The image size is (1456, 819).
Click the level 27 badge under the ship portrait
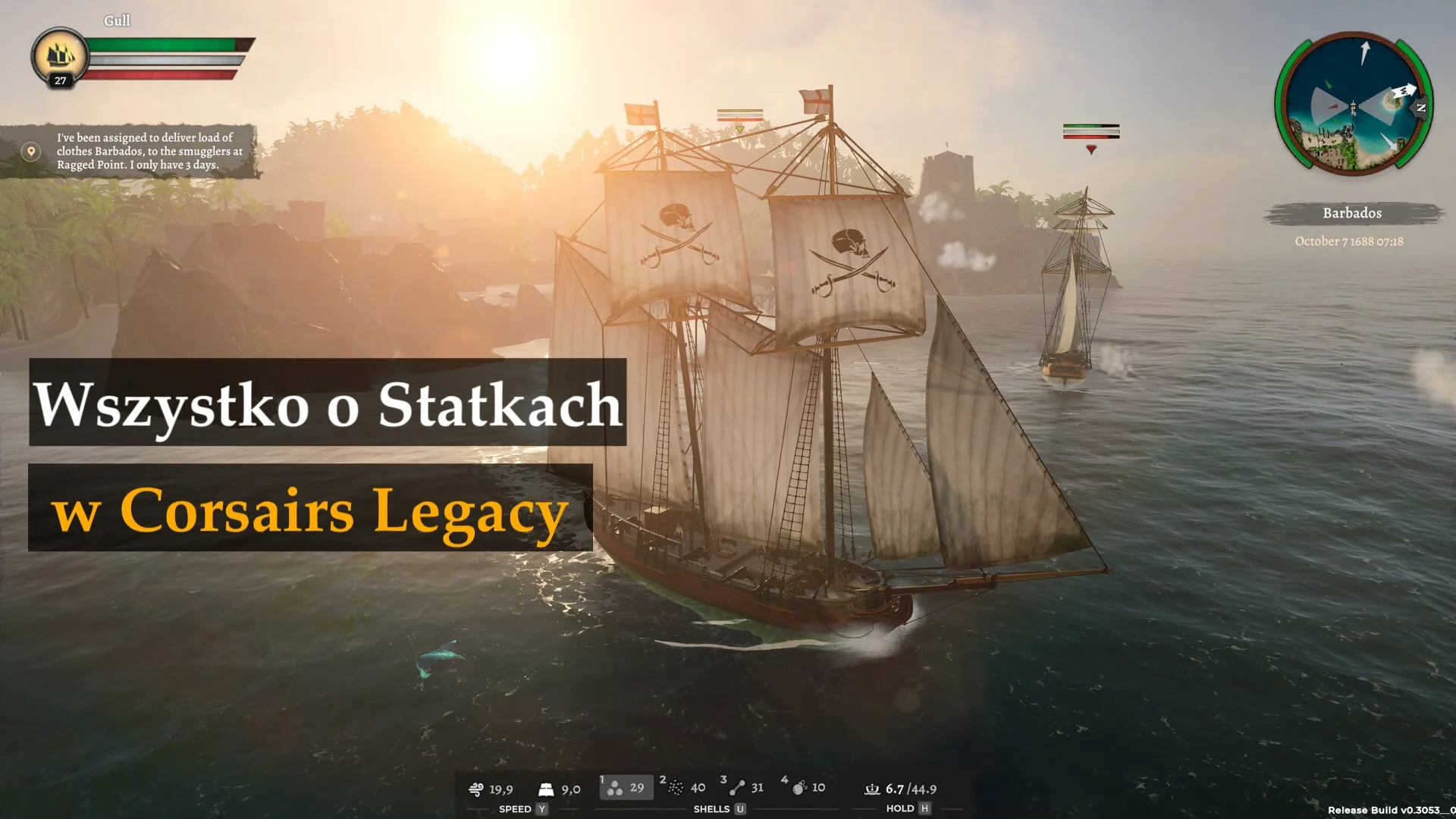tap(61, 80)
